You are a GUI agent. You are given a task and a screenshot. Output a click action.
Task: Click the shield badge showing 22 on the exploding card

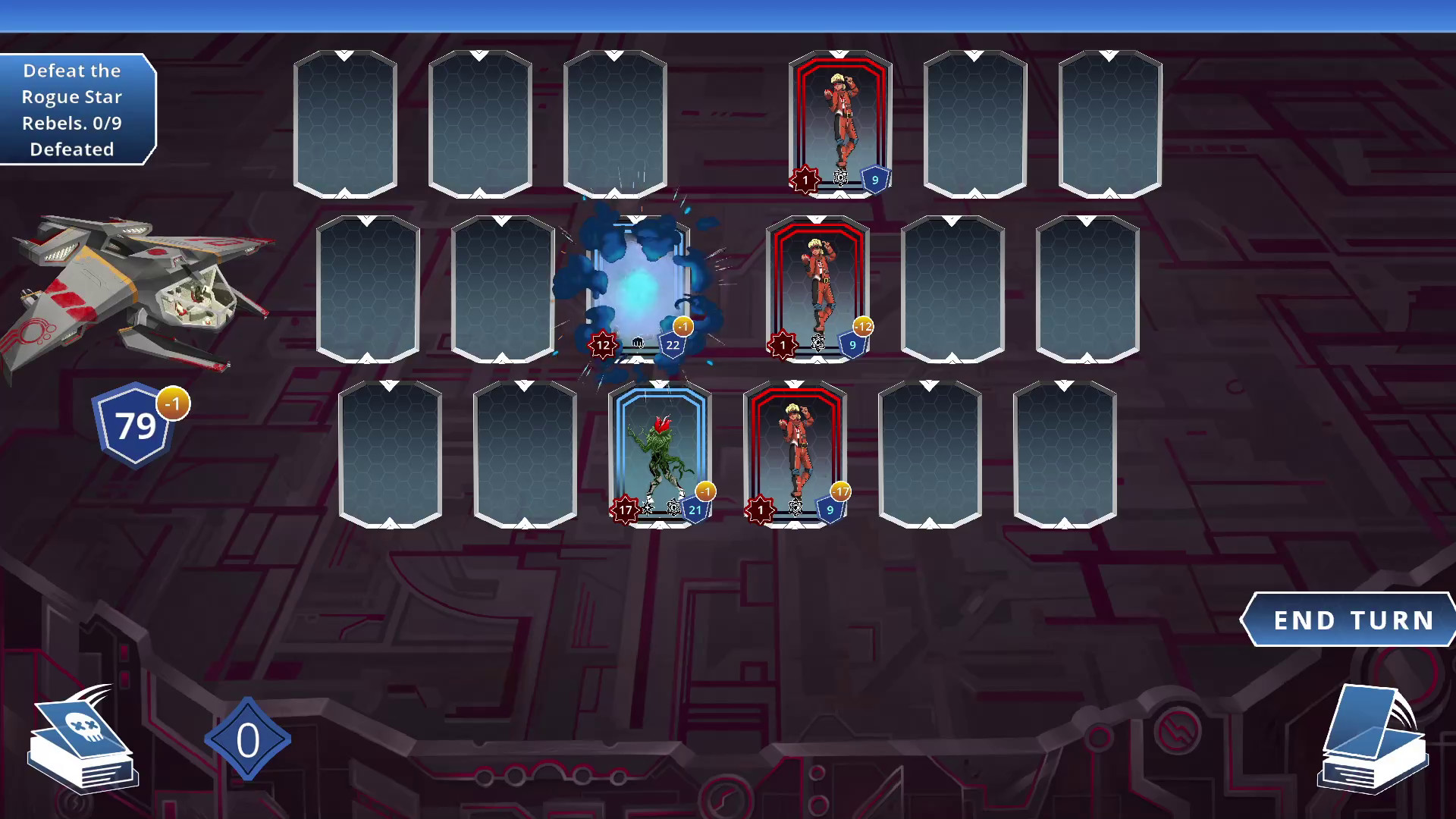(672, 345)
